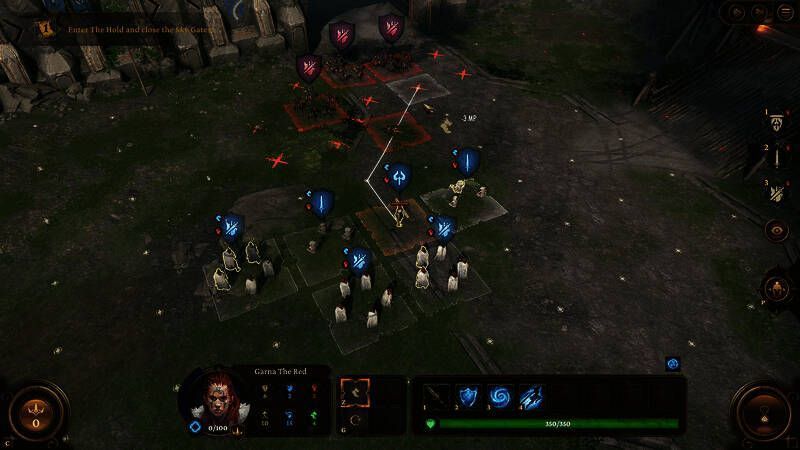Viewport: 800px width, 450px height.
Task: Toggle the eye visibility button
Action: [776, 230]
